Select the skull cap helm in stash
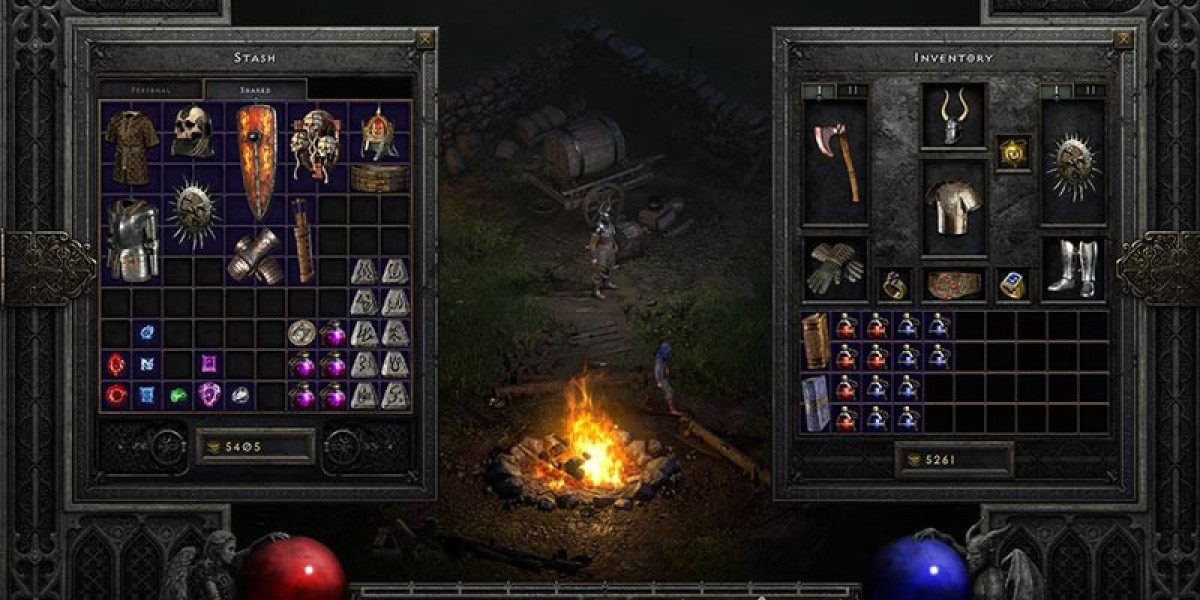The height and width of the screenshot is (600, 1200). [191, 132]
